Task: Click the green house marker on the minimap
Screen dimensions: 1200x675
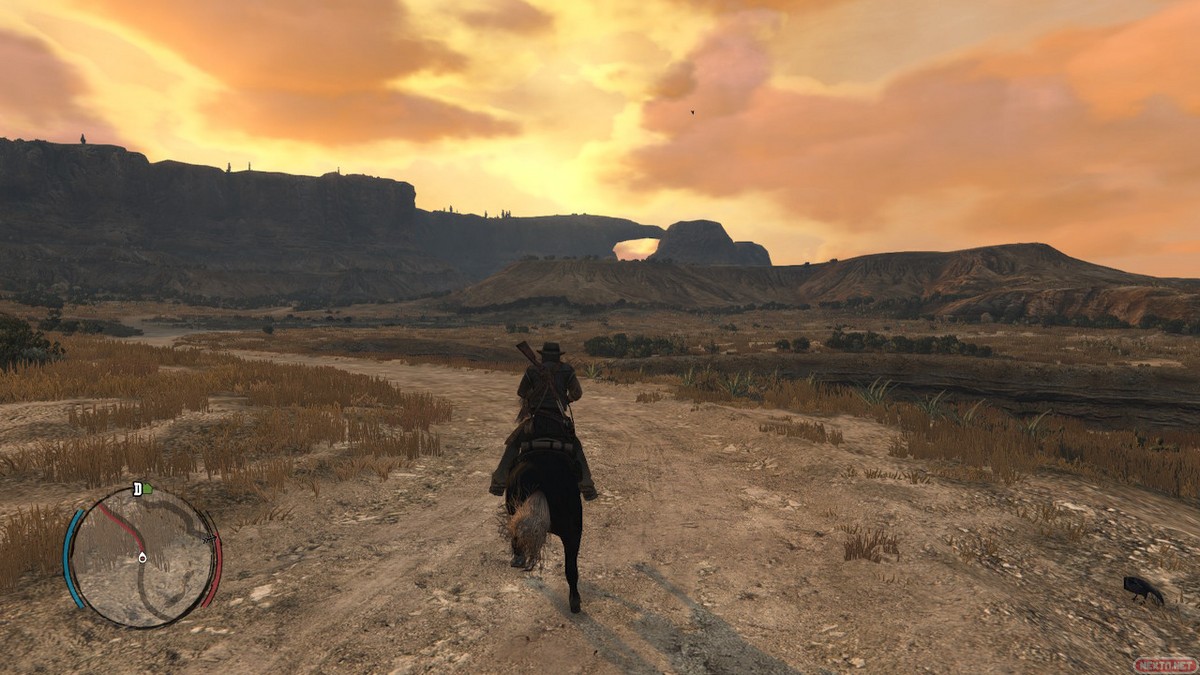Action: click(x=148, y=489)
